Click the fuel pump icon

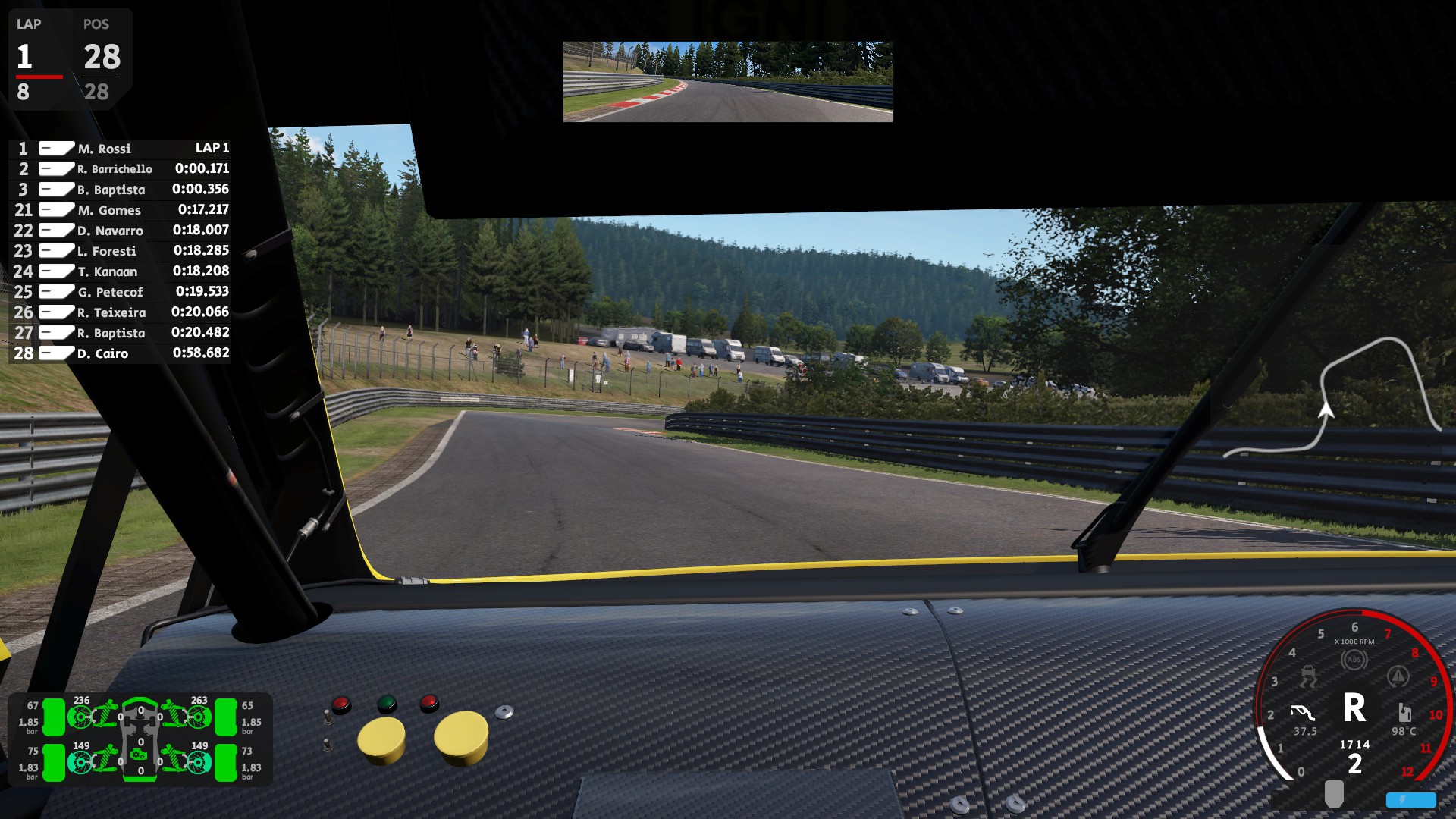pos(1404,713)
